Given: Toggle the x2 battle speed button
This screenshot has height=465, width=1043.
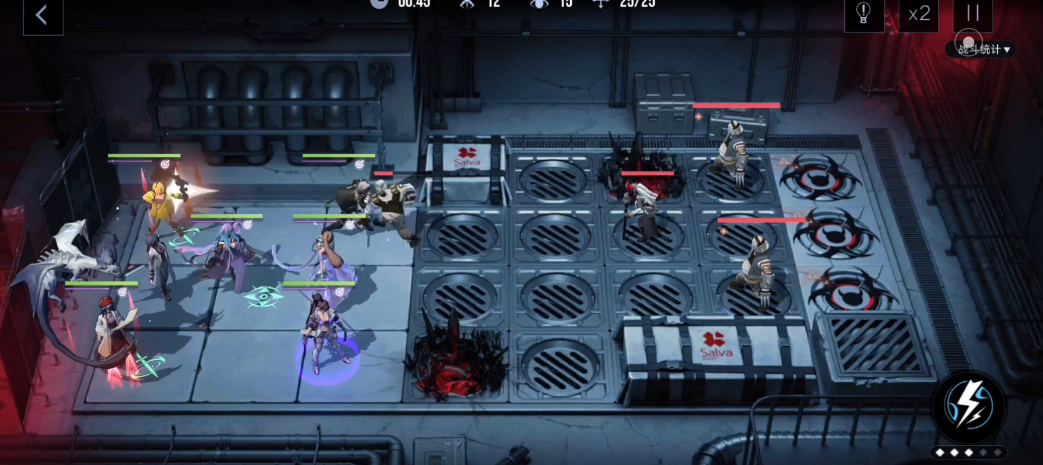Looking at the screenshot, I should point(918,14).
